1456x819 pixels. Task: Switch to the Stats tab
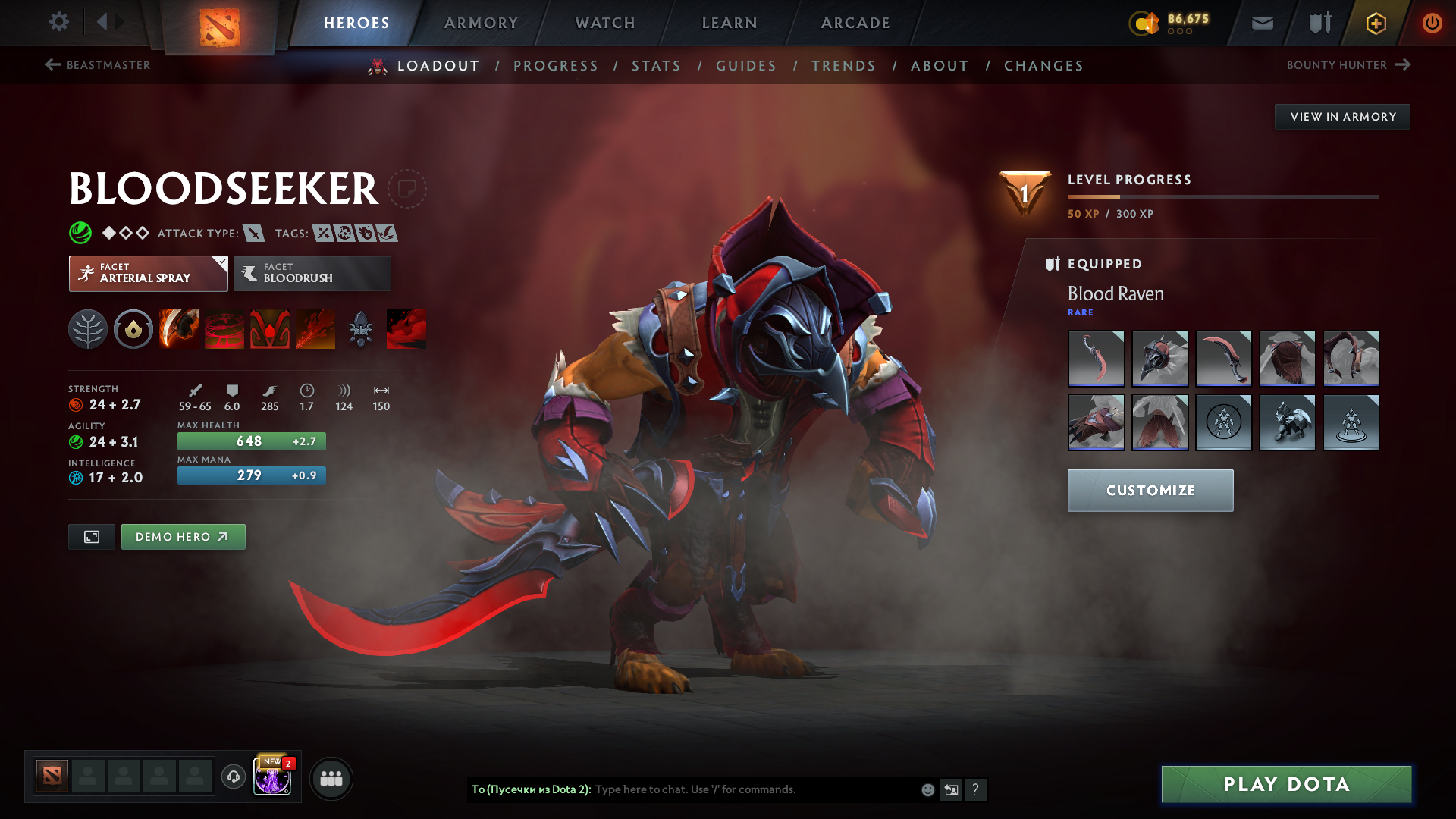[x=657, y=65]
